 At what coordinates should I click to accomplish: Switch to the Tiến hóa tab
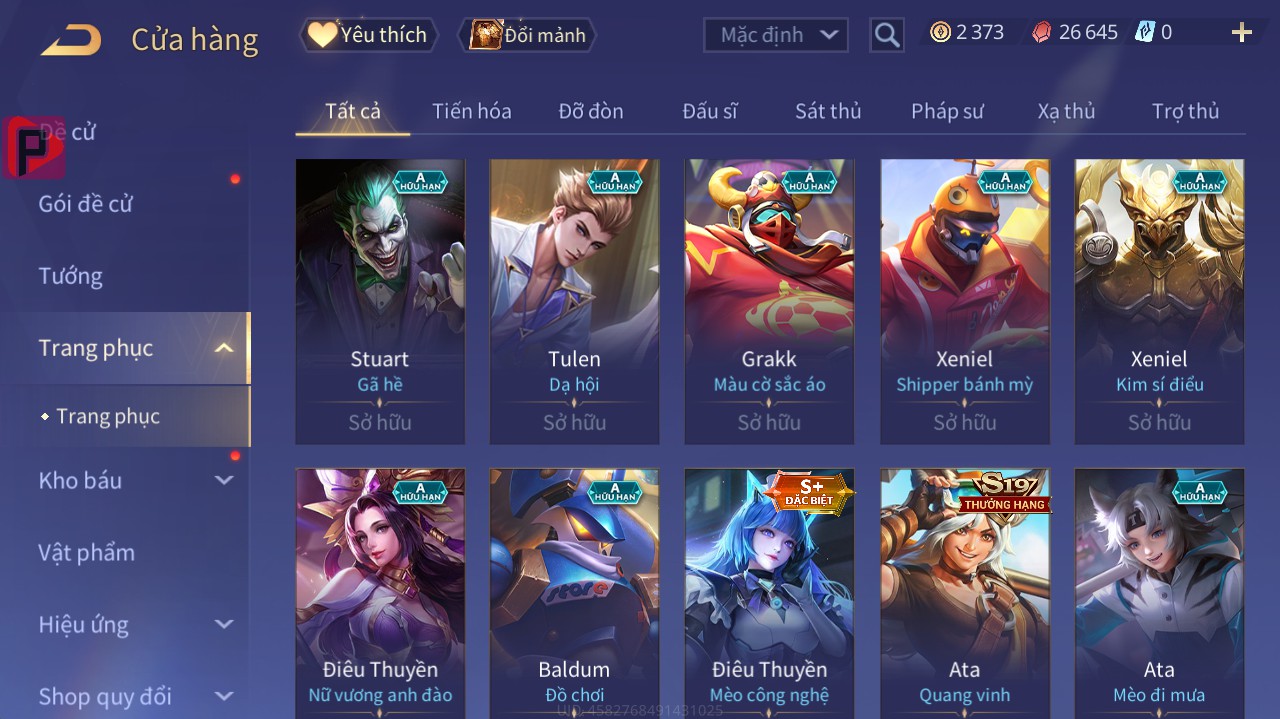[471, 111]
